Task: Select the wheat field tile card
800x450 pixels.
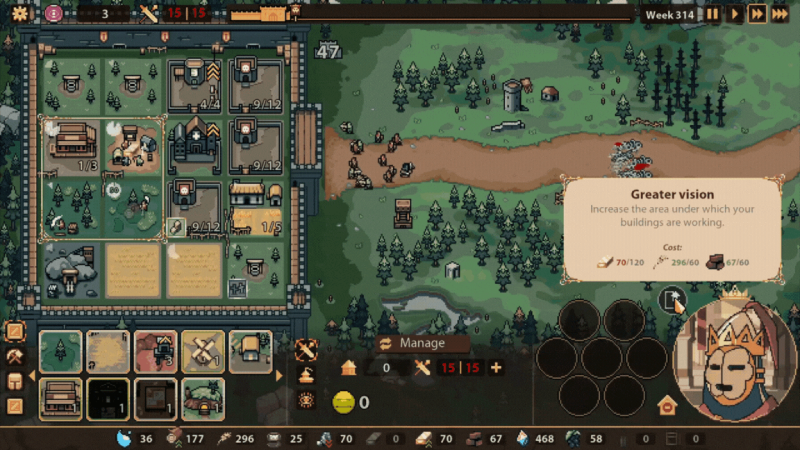Action: coord(107,352)
